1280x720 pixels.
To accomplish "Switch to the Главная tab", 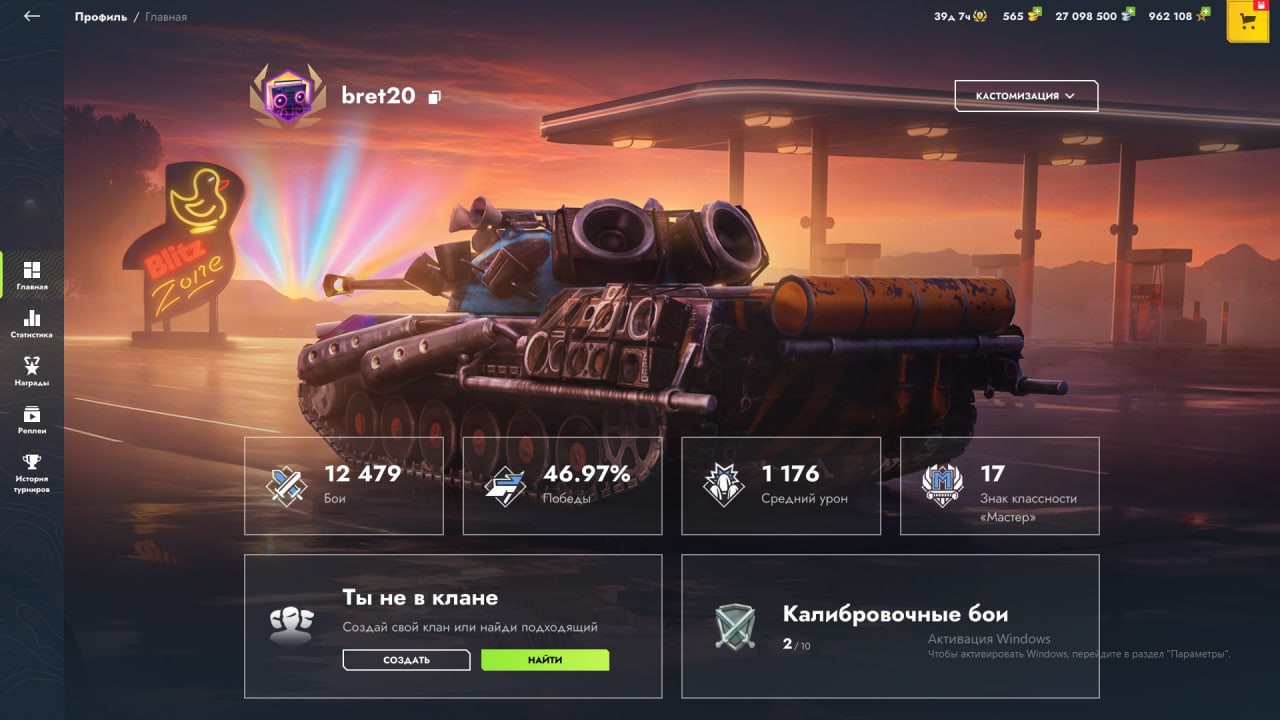I will pos(32,276).
